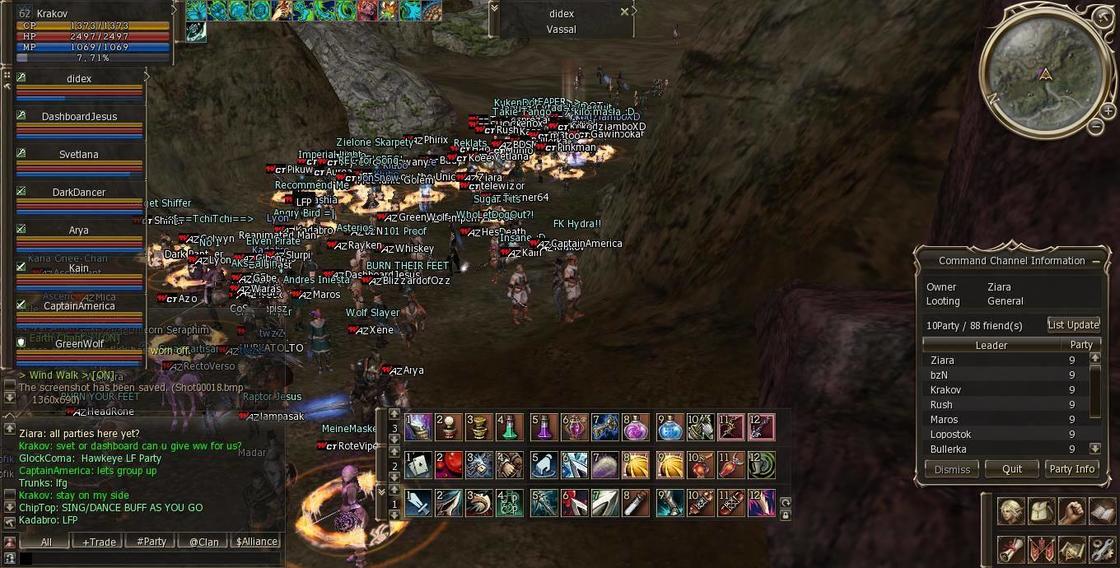1120x568 pixels.
Task: Activate the sword skill in bottom hotbar slot 1
Action: coord(418,503)
